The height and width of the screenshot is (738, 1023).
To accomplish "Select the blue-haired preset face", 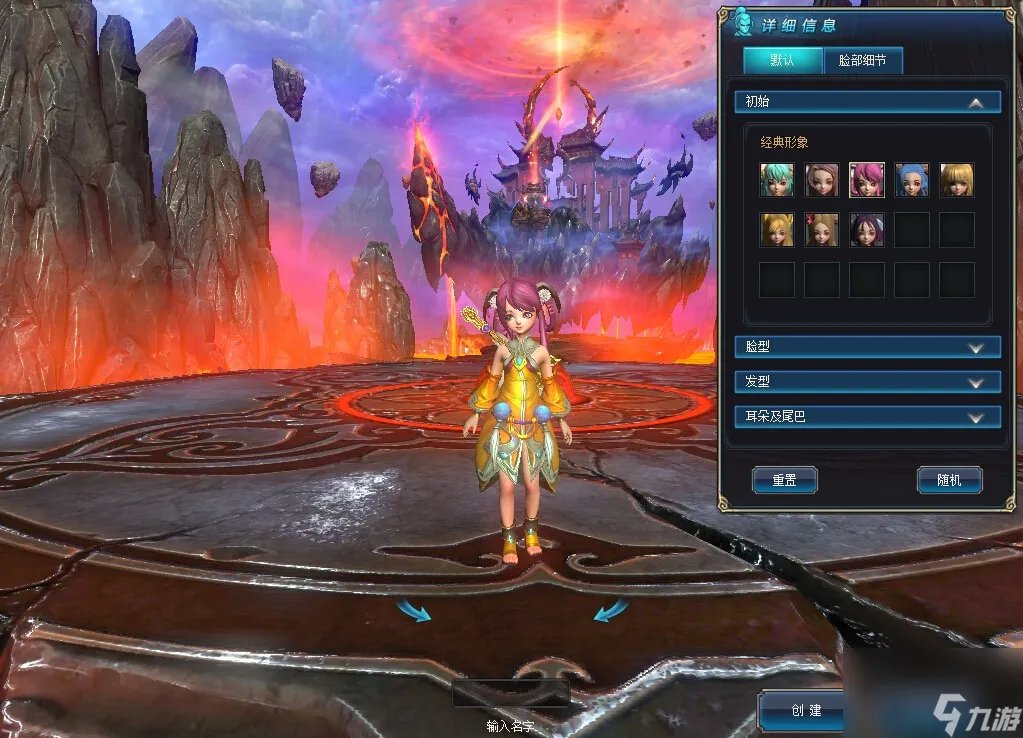I will point(911,180).
